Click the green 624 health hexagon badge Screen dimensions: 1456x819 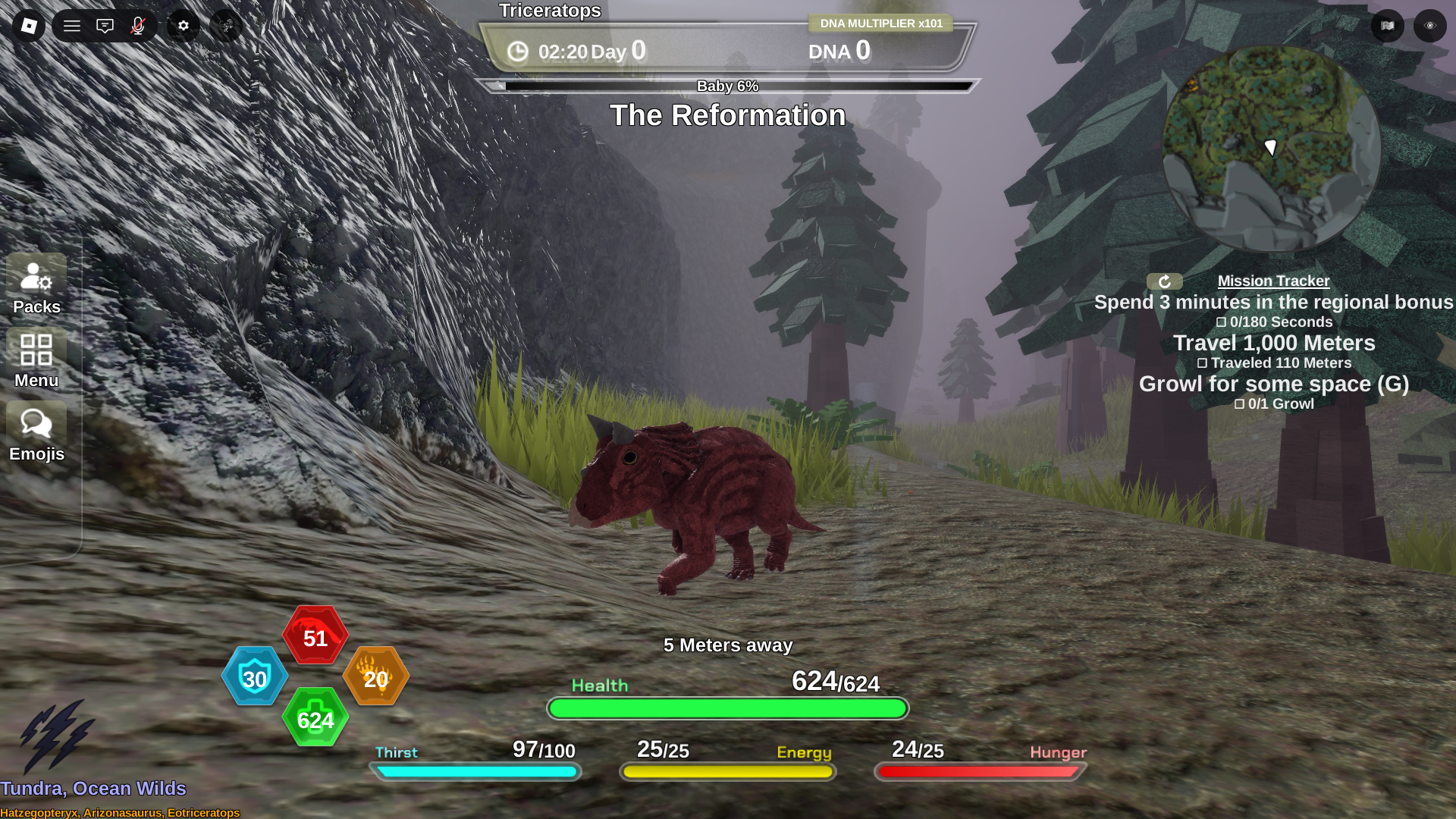point(315,718)
